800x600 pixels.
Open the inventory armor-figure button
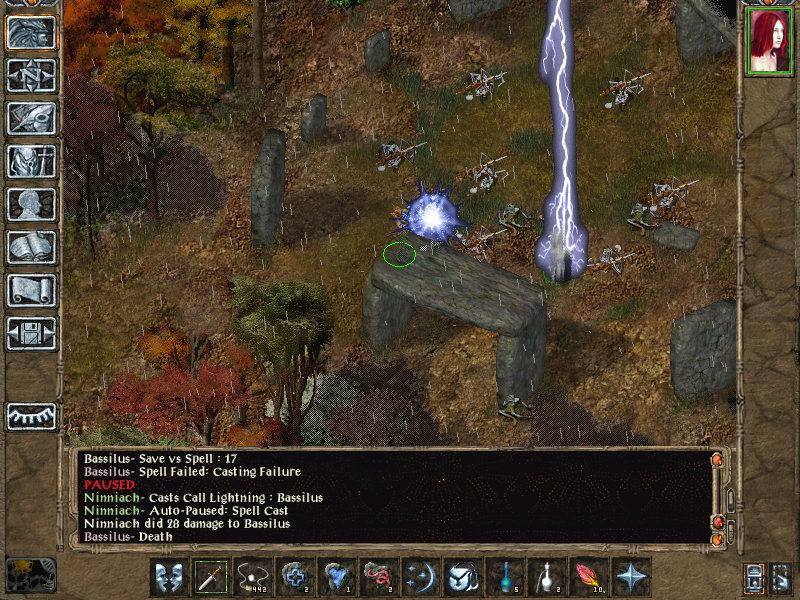point(31,161)
